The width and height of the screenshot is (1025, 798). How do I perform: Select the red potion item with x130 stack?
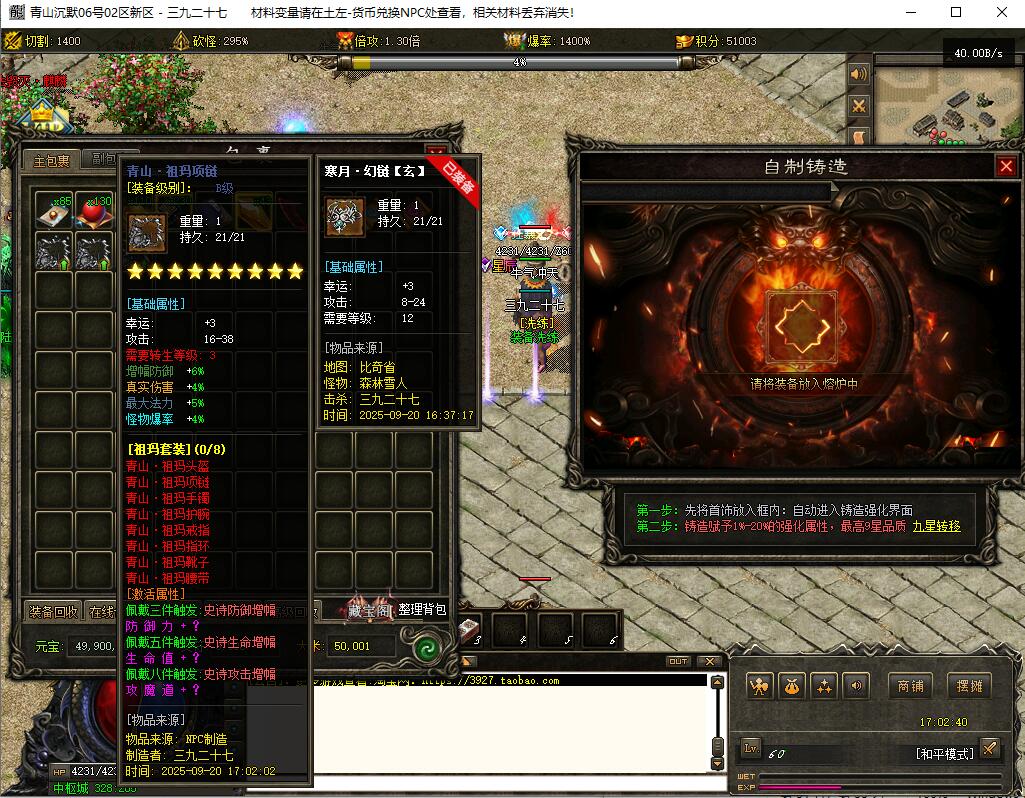[x=94, y=211]
